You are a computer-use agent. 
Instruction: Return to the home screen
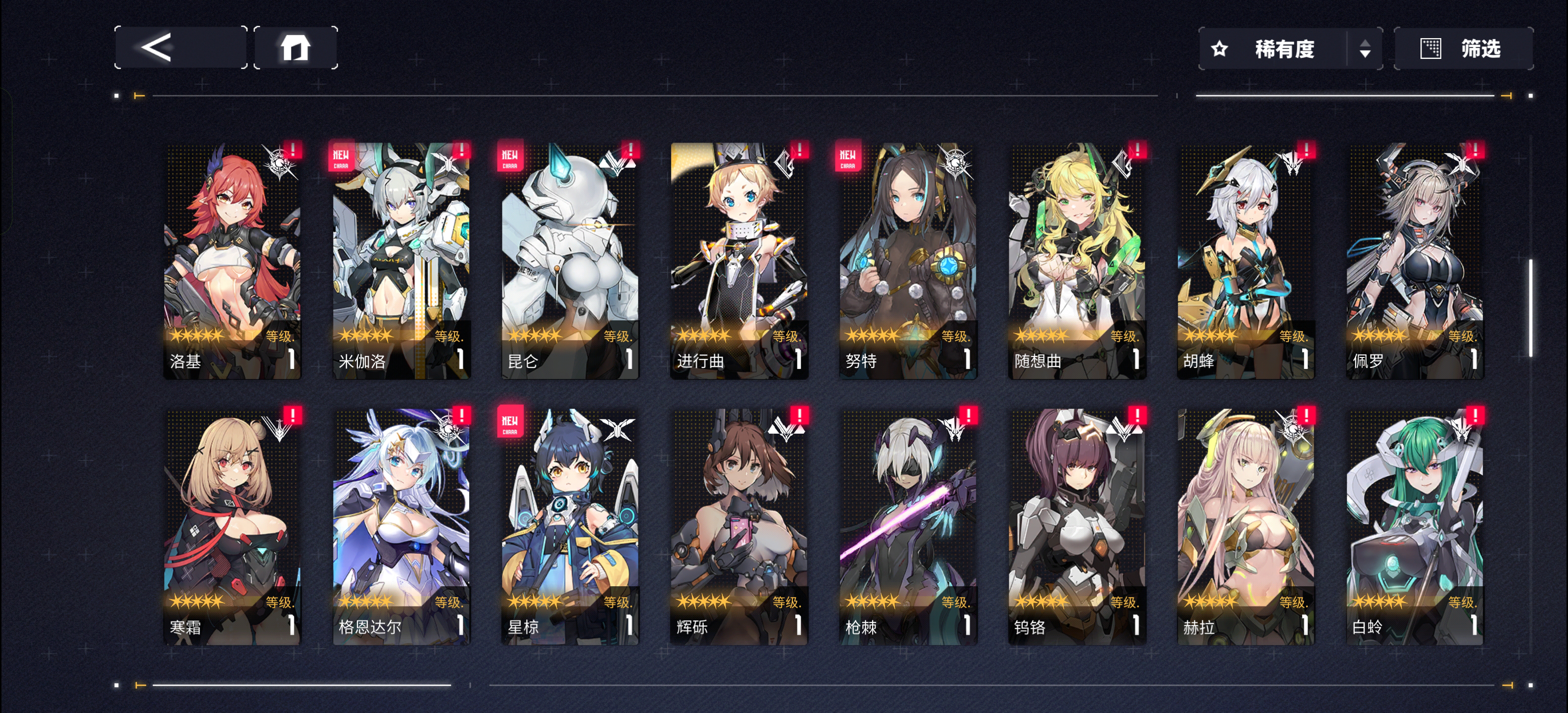(295, 48)
